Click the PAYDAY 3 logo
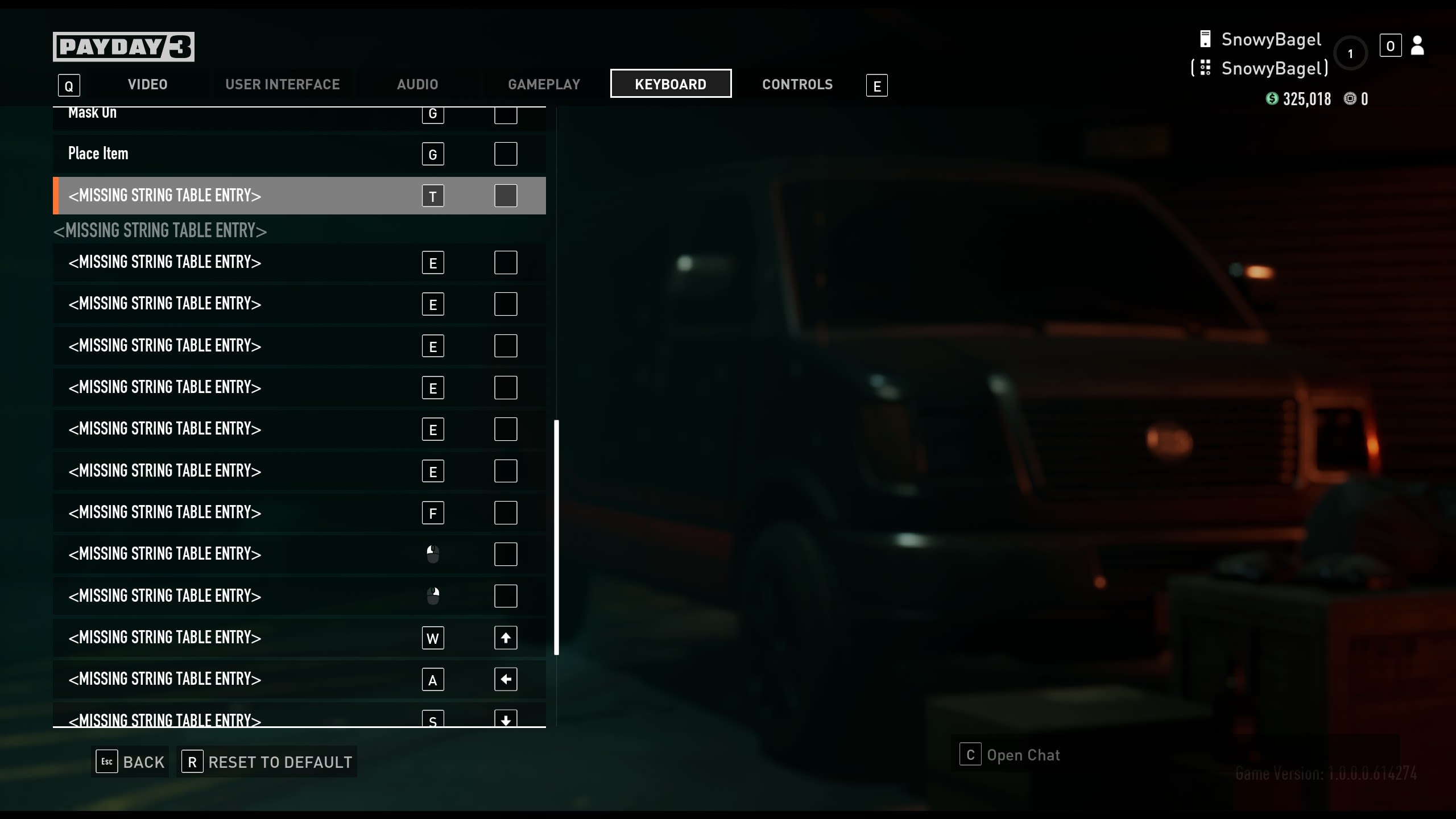Screen dimensions: 1456x819 click(x=123, y=46)
